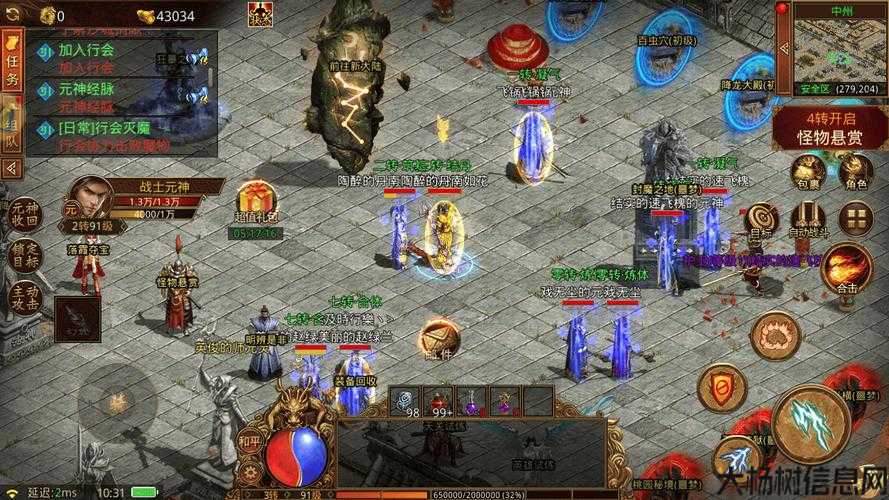Collapse the quest tracker panel arrow
The image size is (889, 500).
tap(13, 168)
